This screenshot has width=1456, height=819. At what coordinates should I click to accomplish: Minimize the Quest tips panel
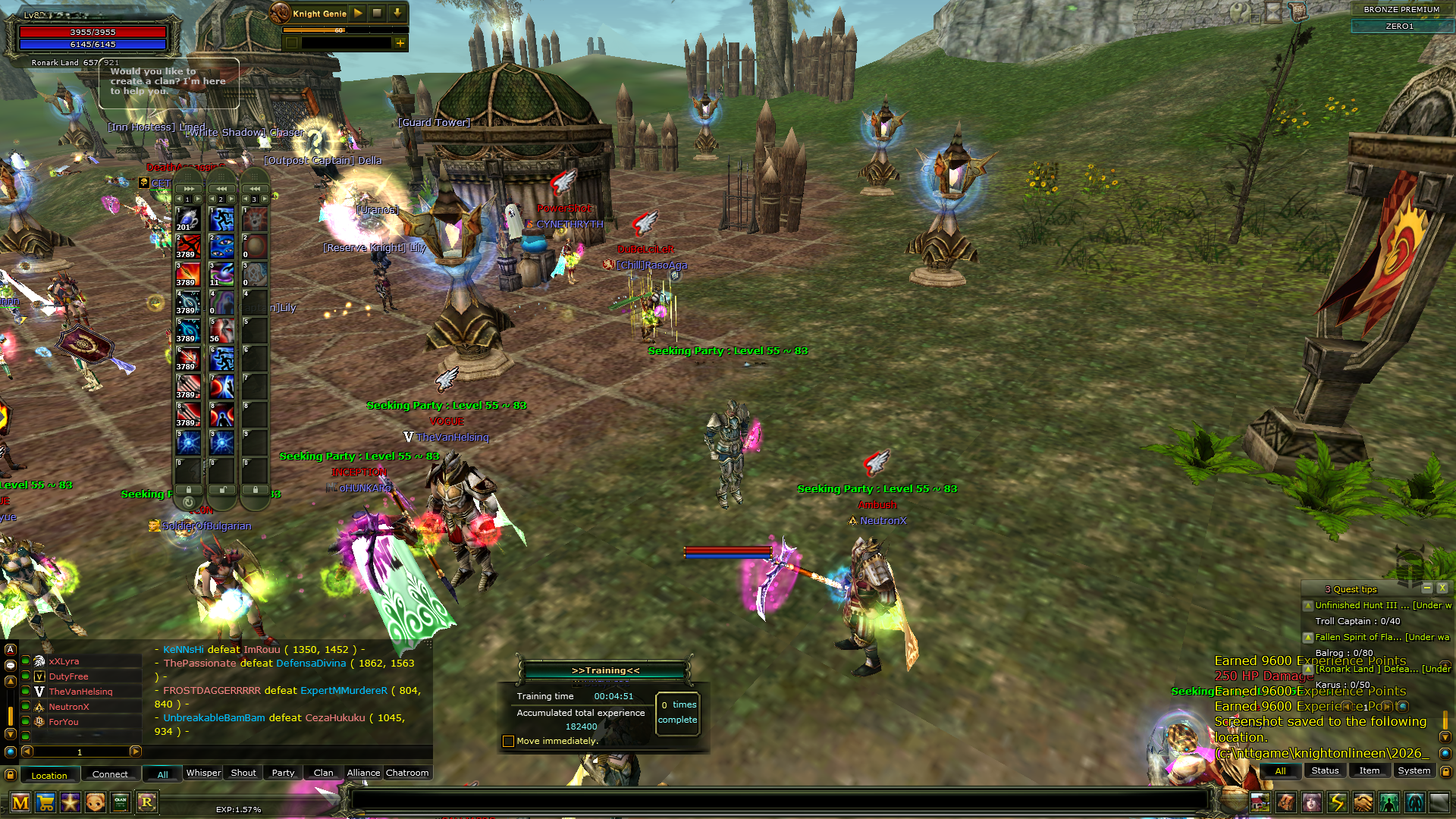pos(1426,588)
